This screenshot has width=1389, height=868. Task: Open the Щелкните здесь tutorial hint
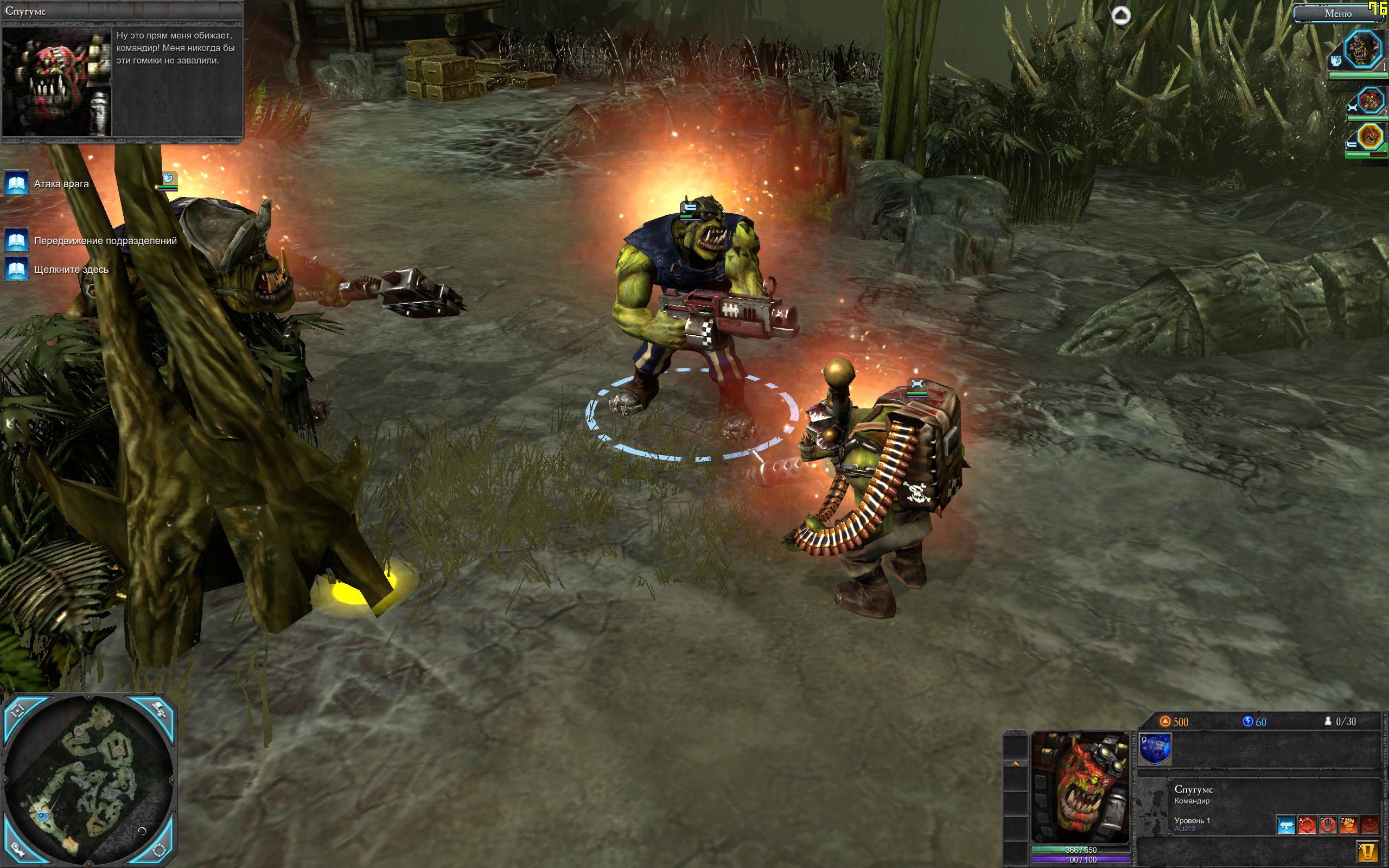pos(17,269)
